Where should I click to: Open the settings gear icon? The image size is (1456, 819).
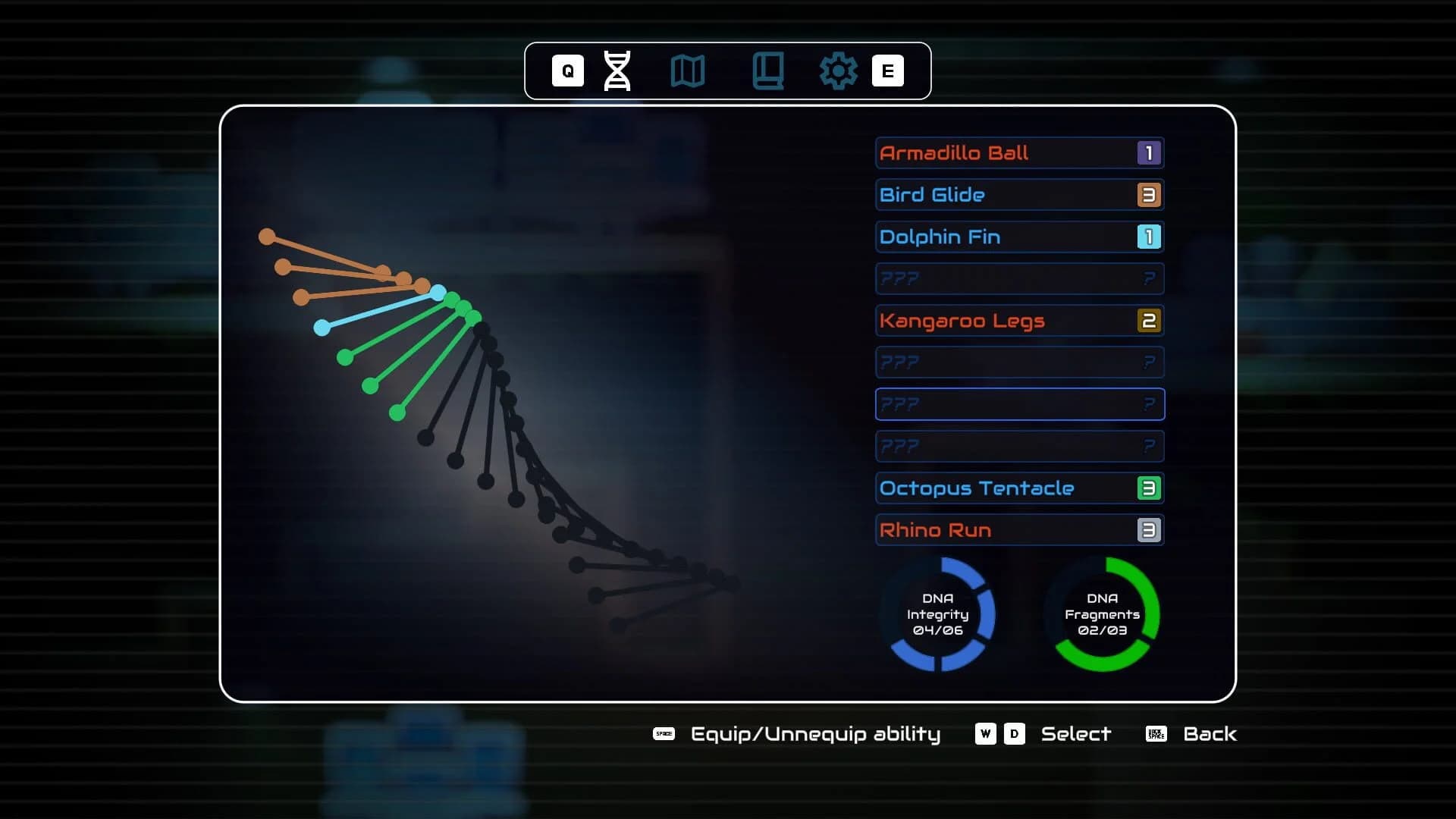[839, 71]
